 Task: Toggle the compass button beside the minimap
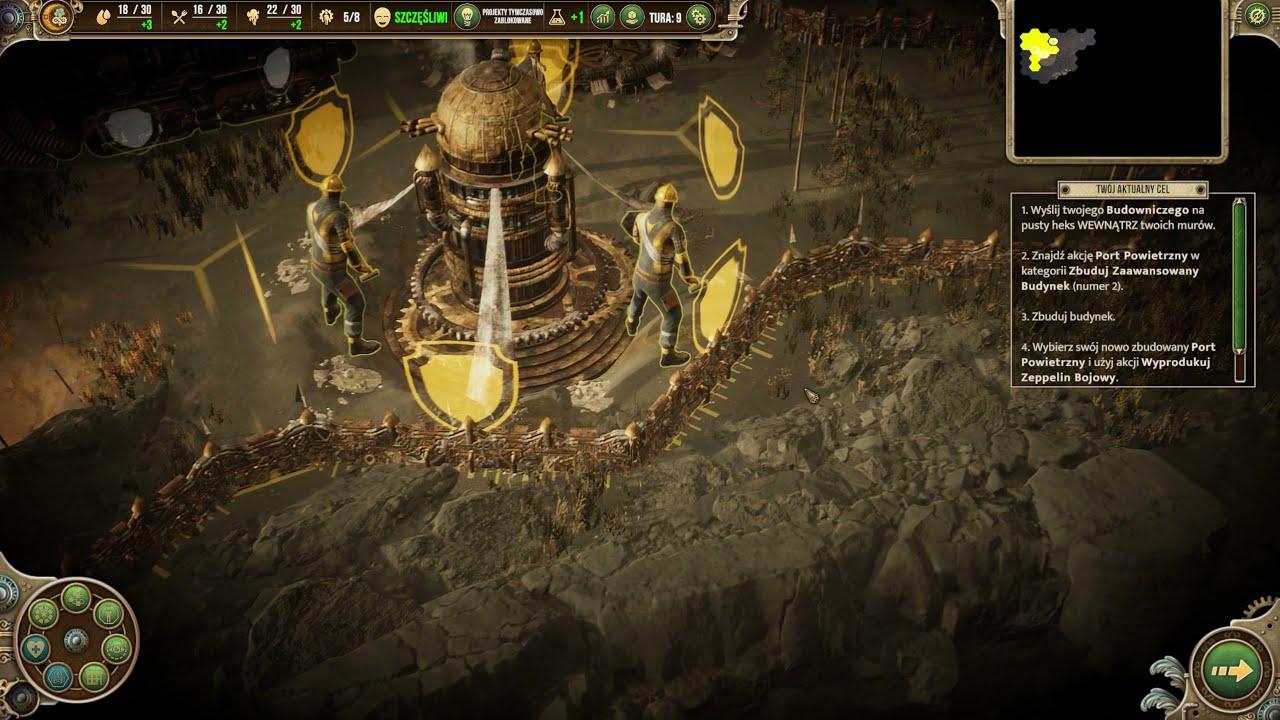tap(1257, 16)
